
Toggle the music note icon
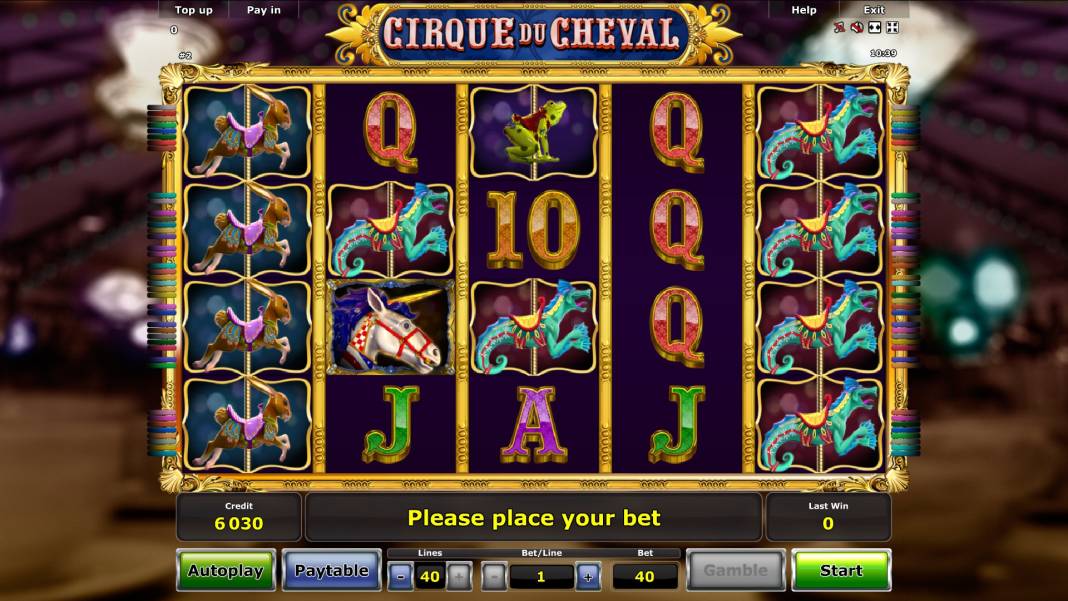(x=840, y=28)
